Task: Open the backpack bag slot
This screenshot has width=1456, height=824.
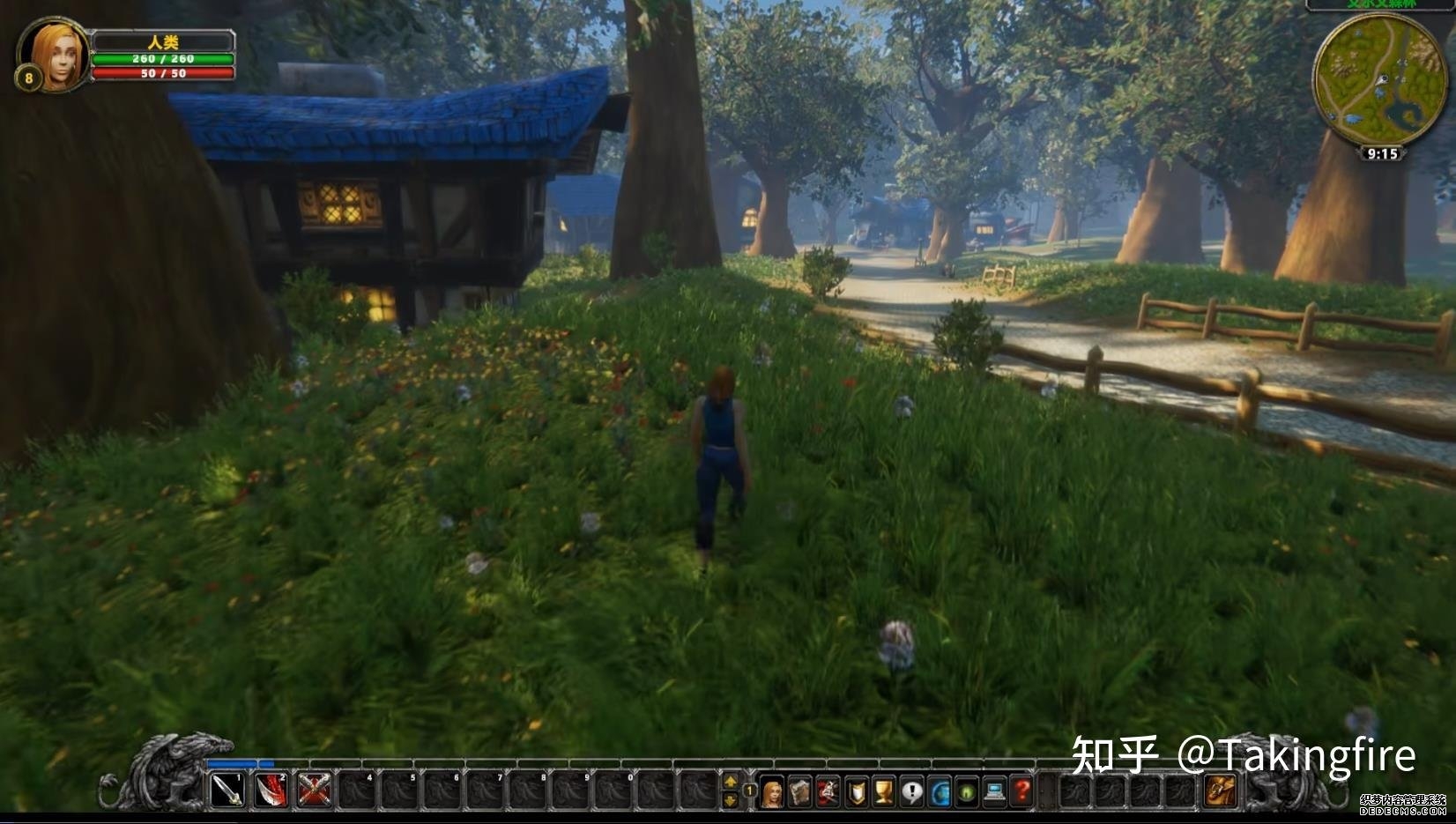Action: [1221, 791]
